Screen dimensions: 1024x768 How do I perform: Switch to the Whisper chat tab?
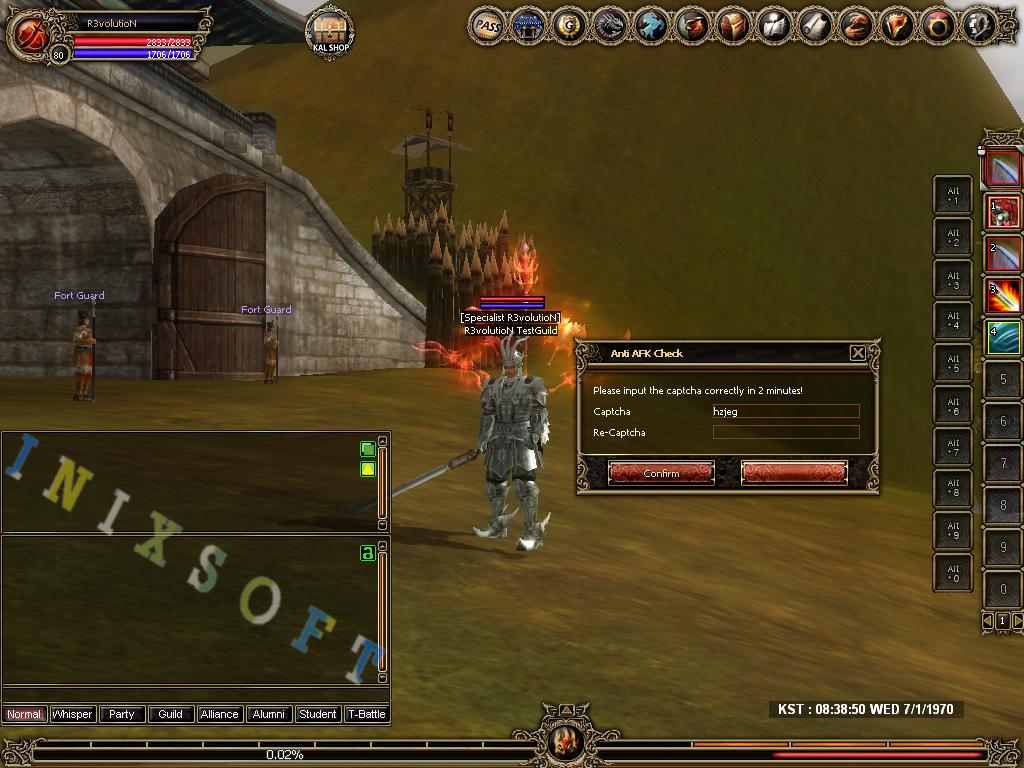(72, 714)
